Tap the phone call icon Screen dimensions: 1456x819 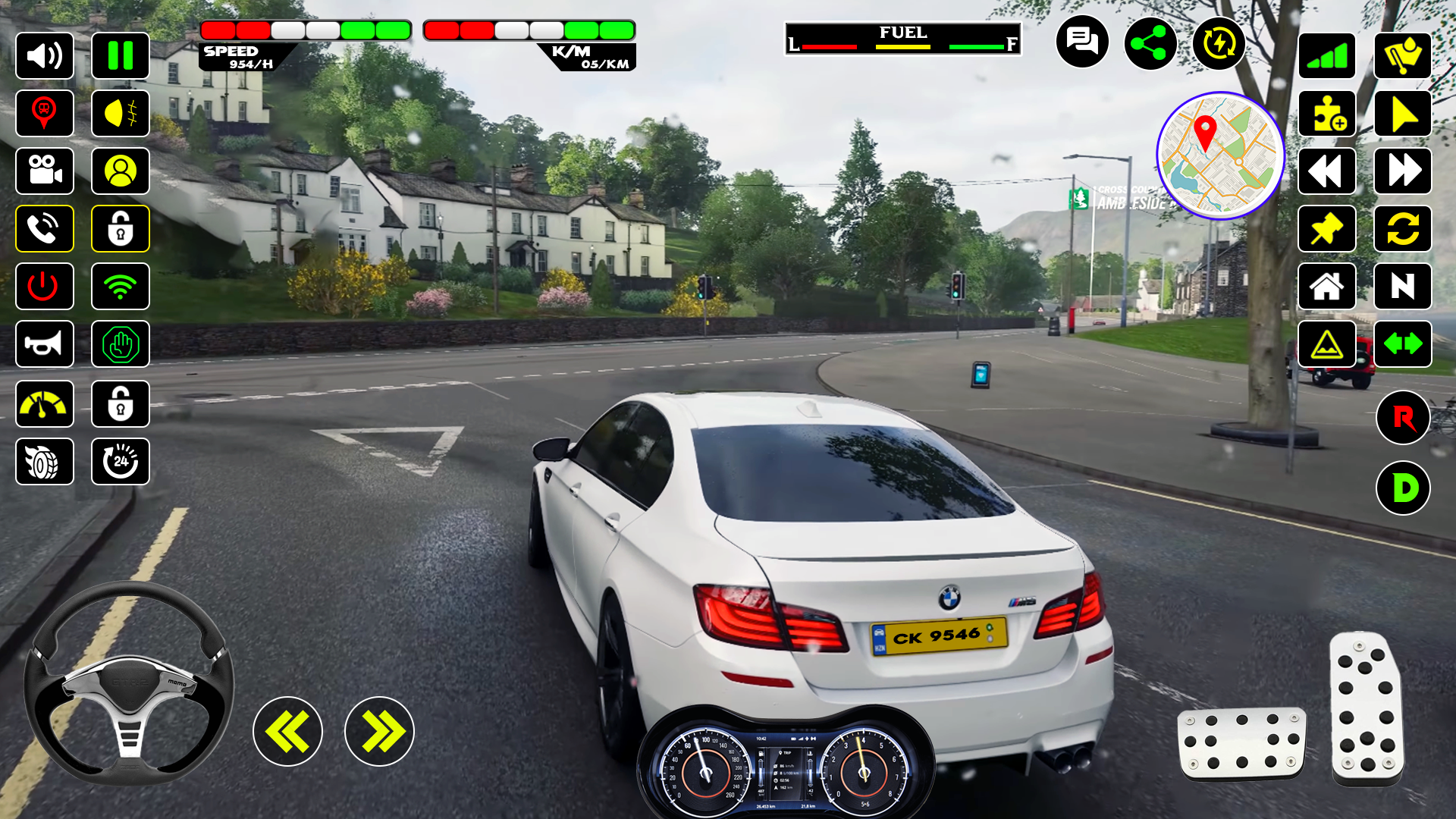point(45,229)
